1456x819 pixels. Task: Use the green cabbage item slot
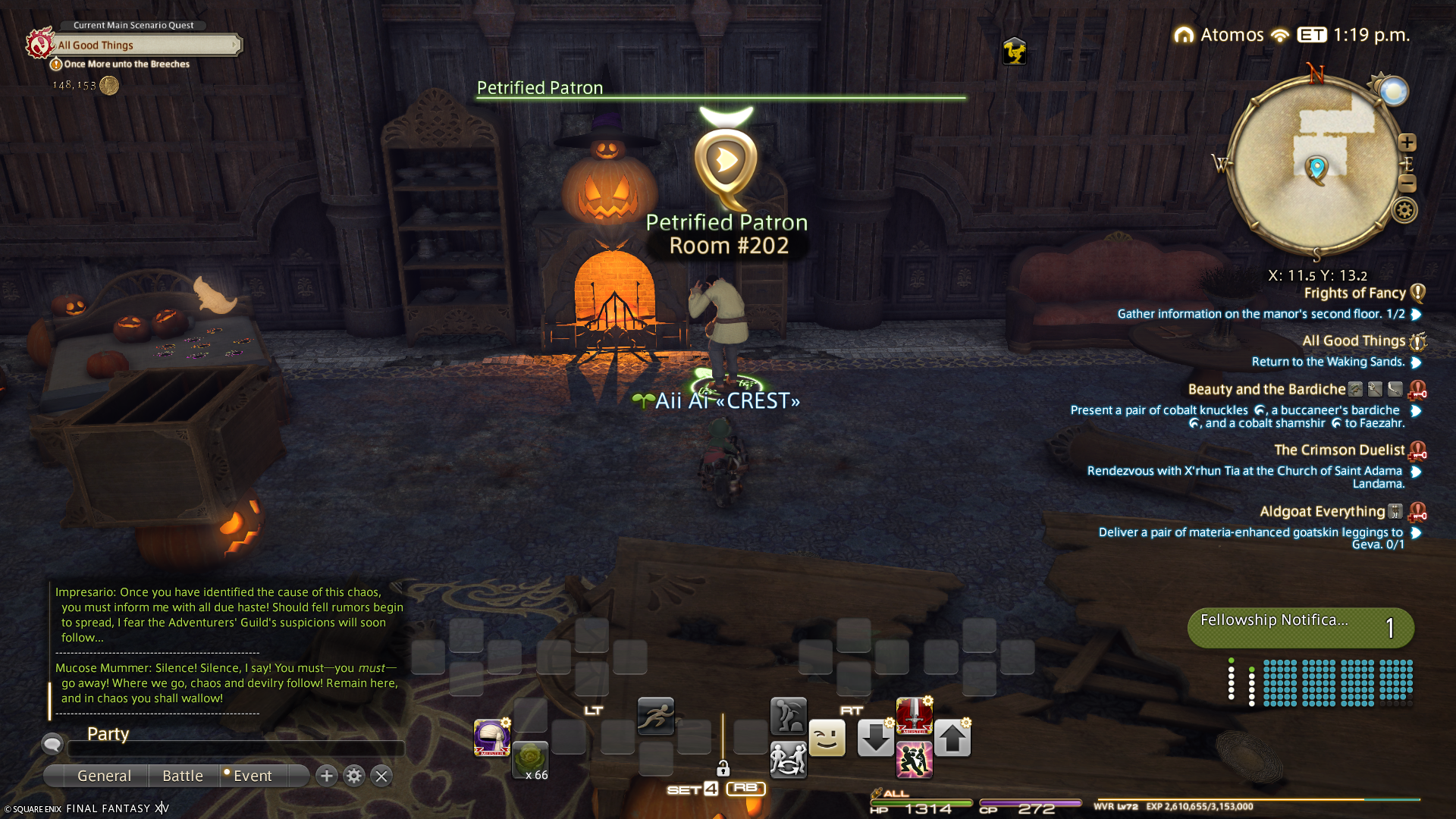[530, 760]
